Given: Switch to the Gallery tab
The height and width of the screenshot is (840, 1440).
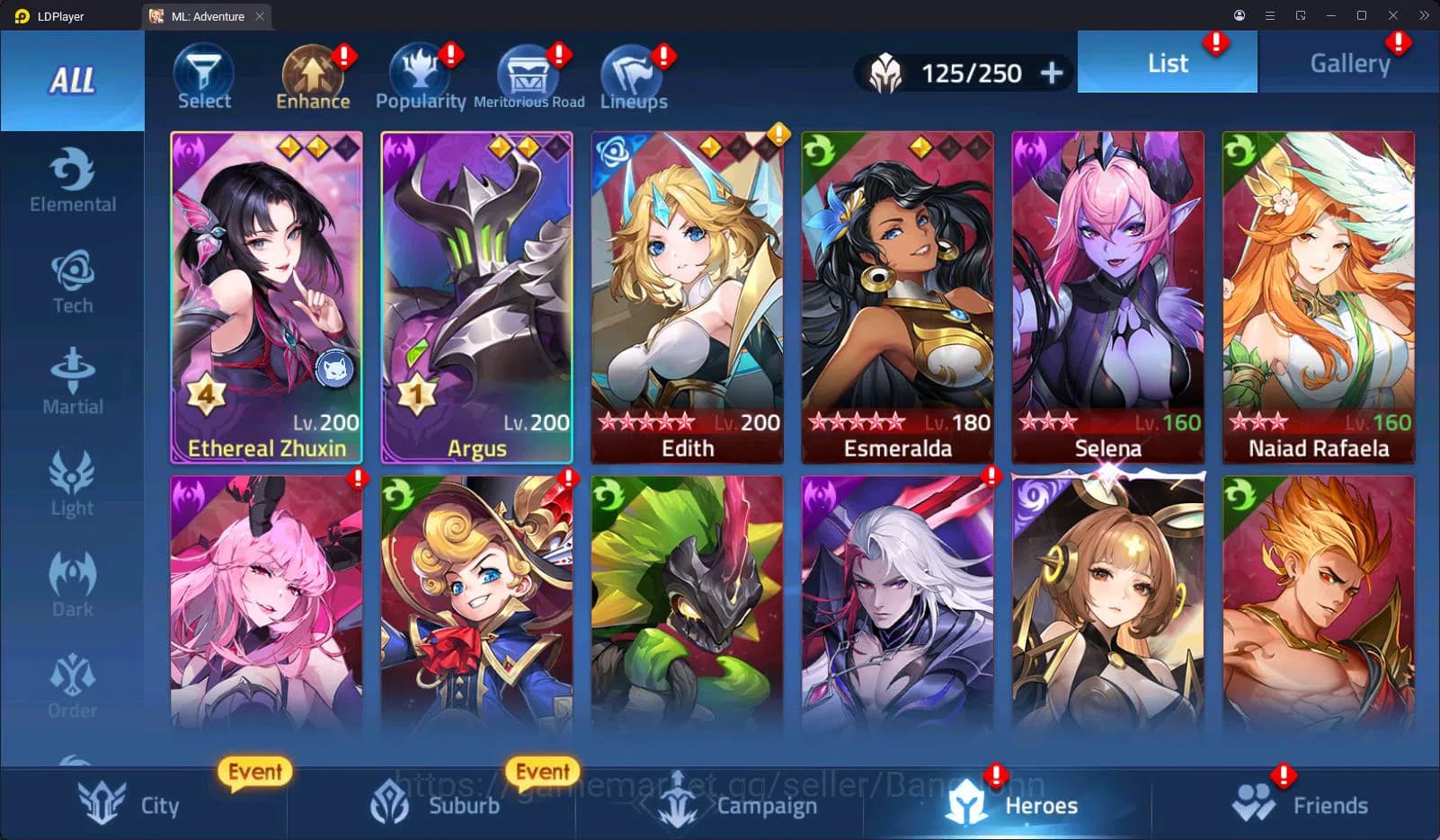Looking at the screenshot, I should pyautogui.click(x=1348, y=62).
